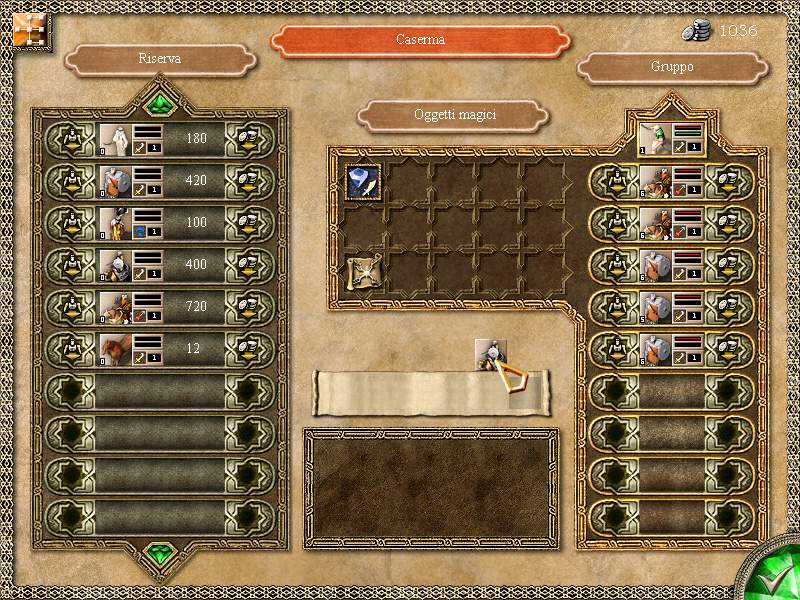The height and width of the screenshot is (600, 800).
Task: Click the soldier arrow button on 420 row
Action: tap(72, 182)
